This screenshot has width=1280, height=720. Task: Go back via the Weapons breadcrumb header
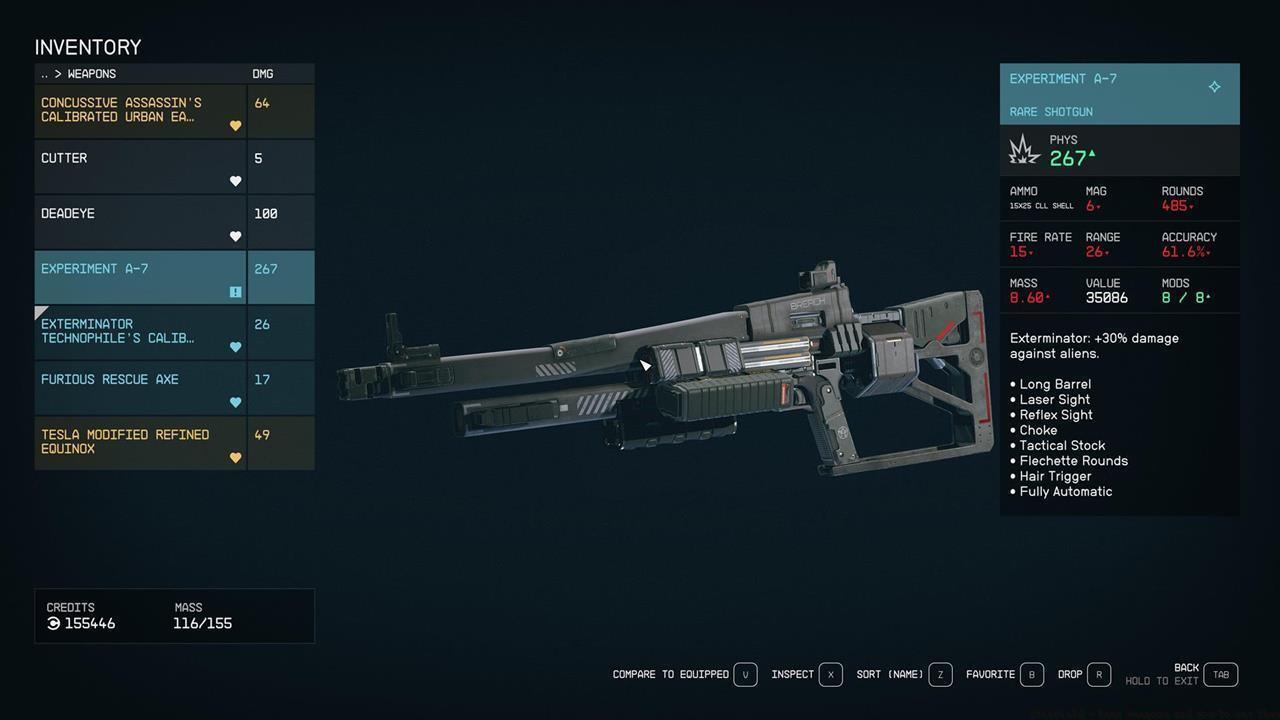tap(90, 74)
